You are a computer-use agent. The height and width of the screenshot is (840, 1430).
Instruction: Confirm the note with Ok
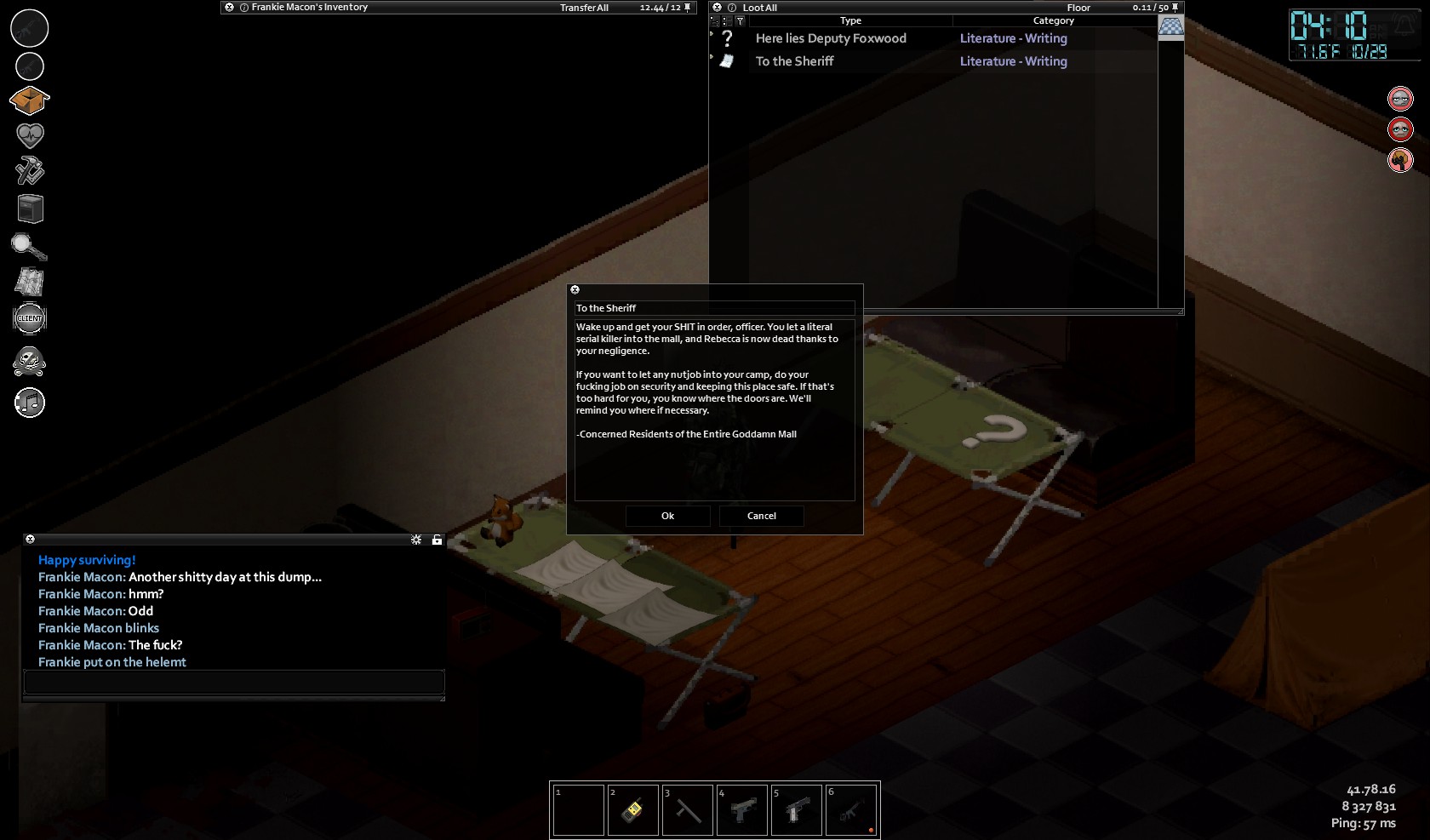667,516
